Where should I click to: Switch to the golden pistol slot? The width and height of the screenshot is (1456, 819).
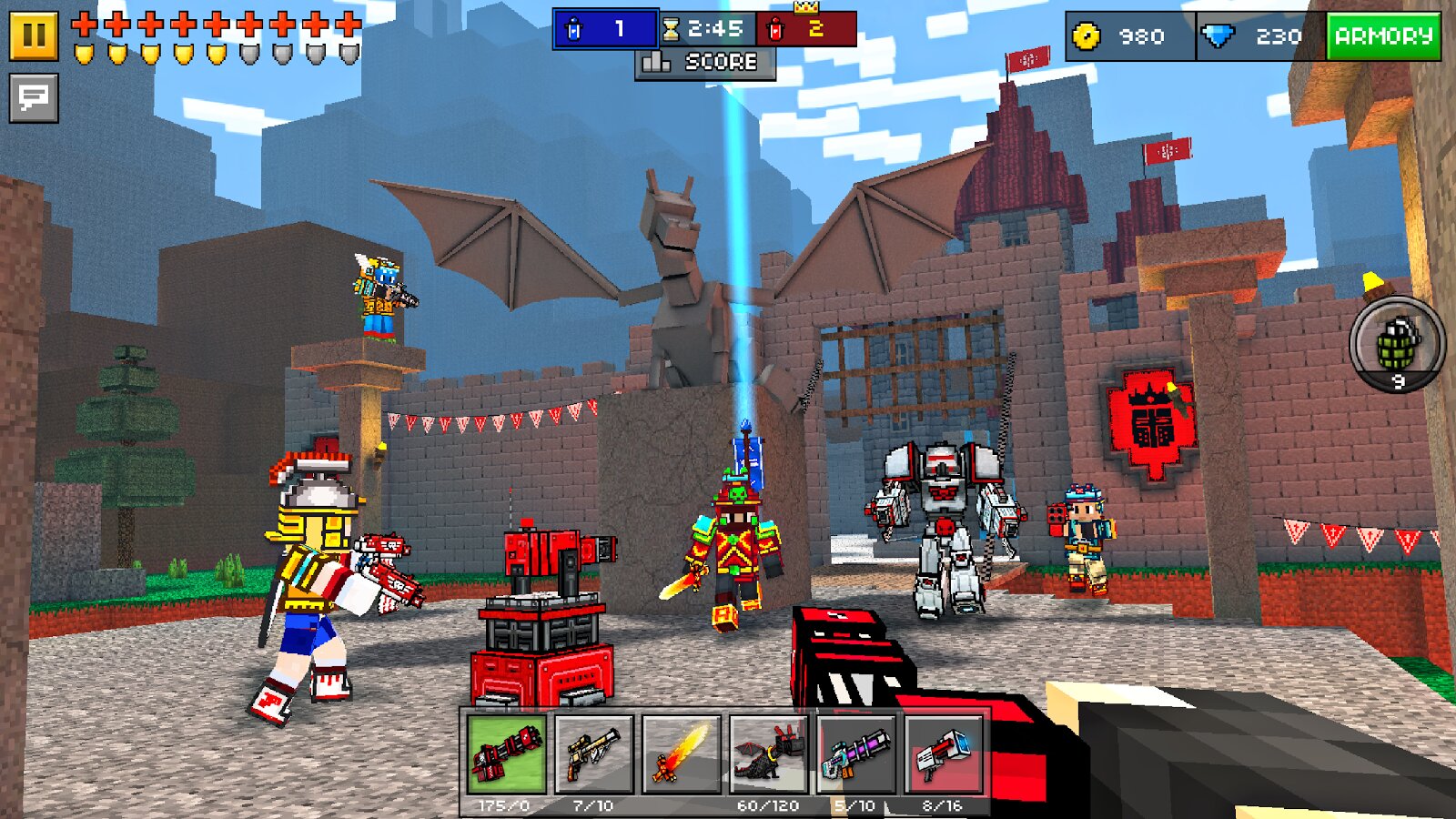(x=593, y=754)
